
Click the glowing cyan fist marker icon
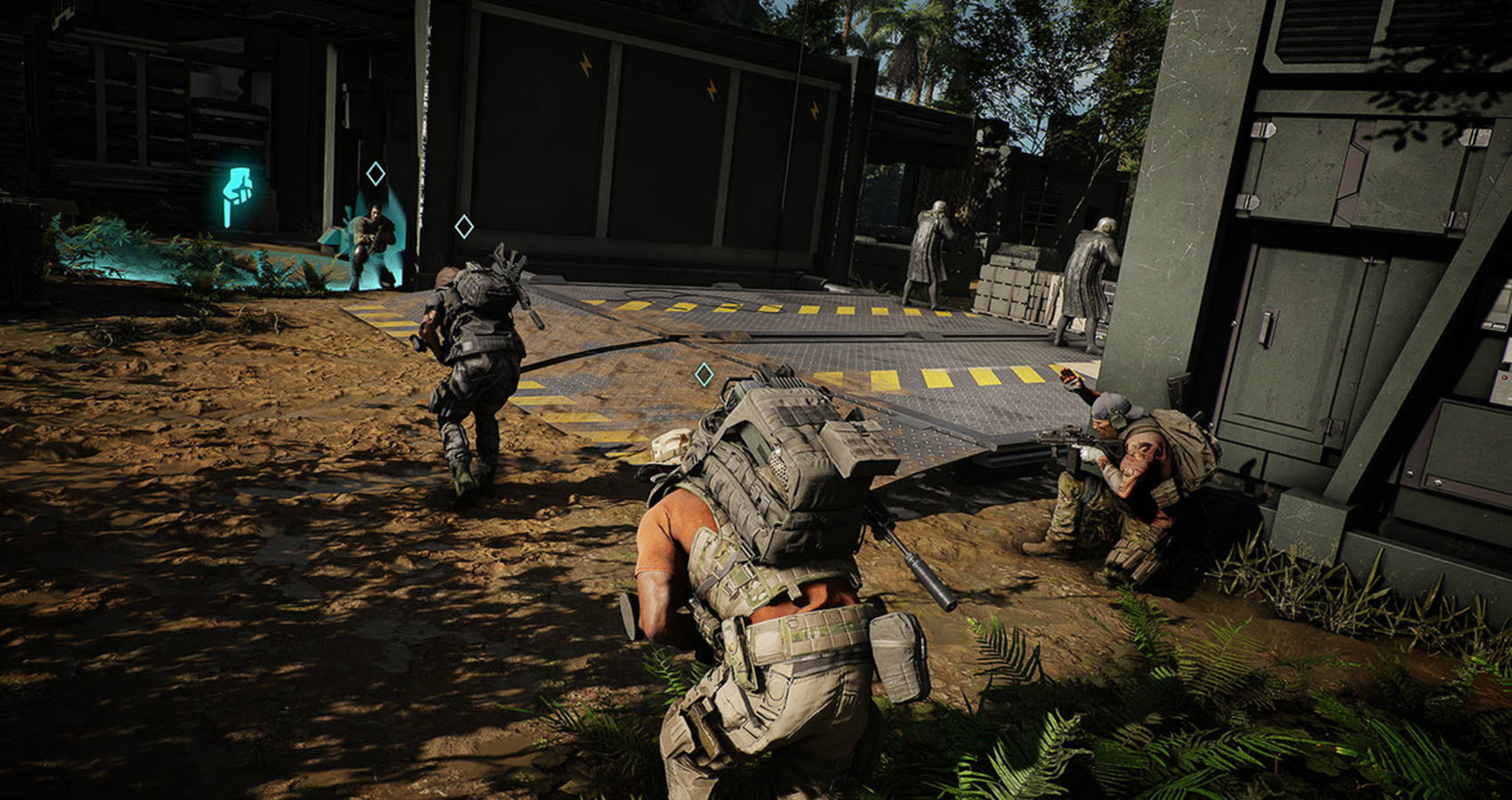click(237, 195)
